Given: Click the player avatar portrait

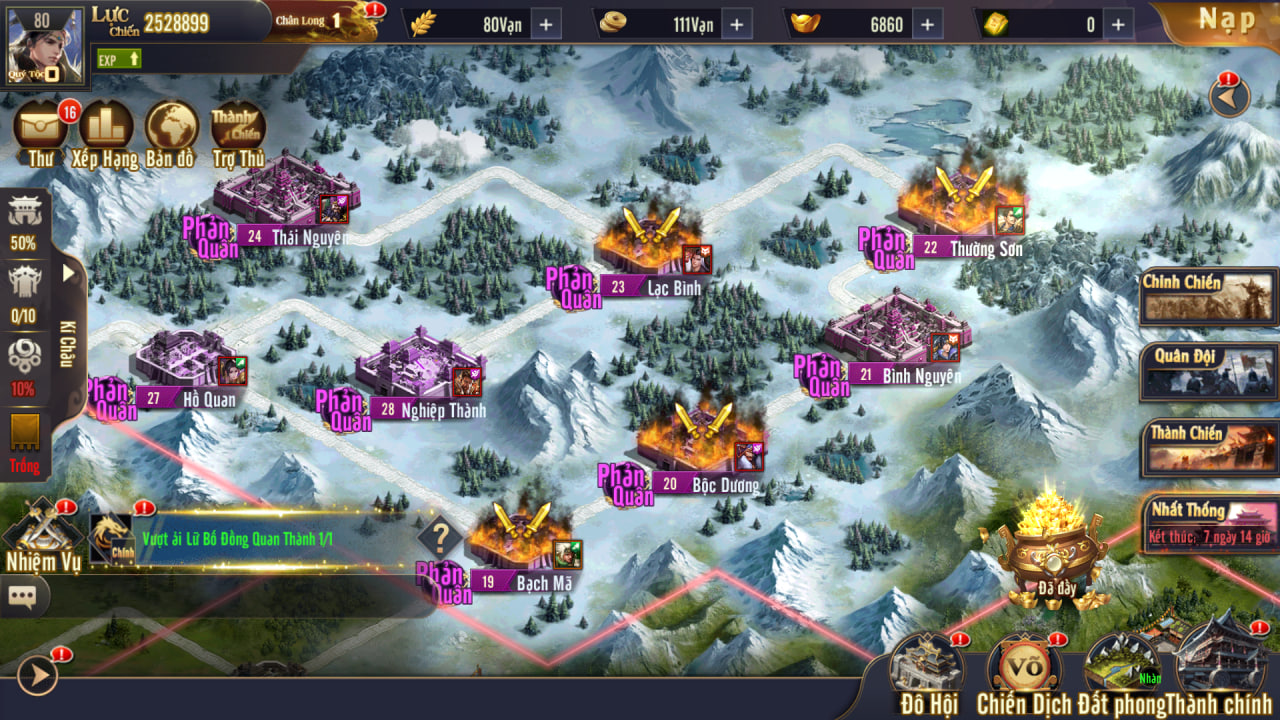Looking at the screenshot, I should [x=43, y=45].
